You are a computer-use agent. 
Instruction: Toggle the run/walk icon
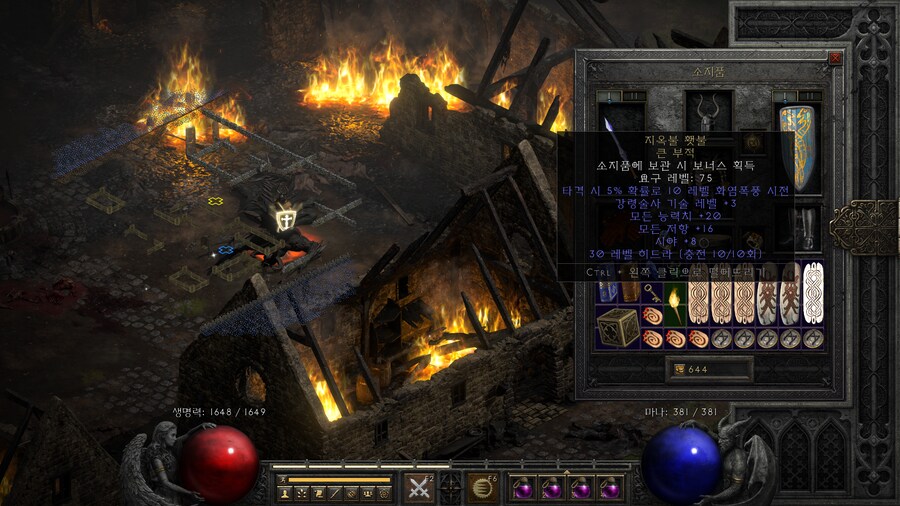[x=283, y=480]
